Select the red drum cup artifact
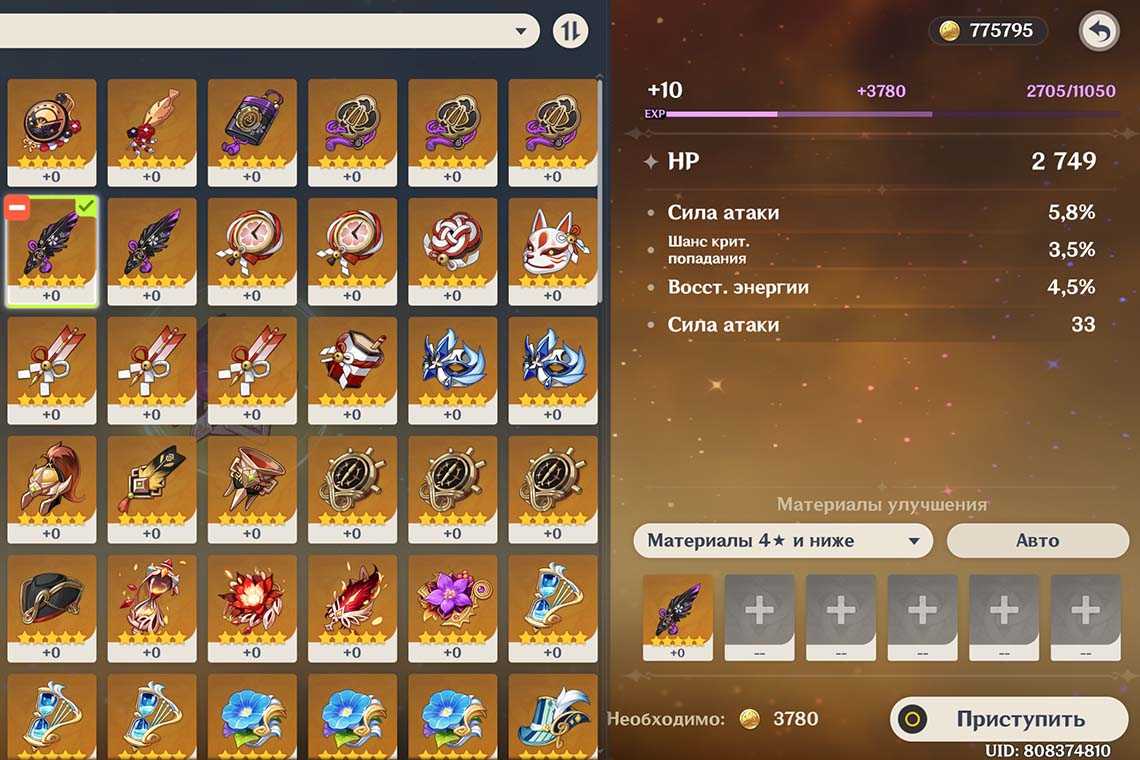The width and height of the screenshot is (1140, 760). point(351,362)
